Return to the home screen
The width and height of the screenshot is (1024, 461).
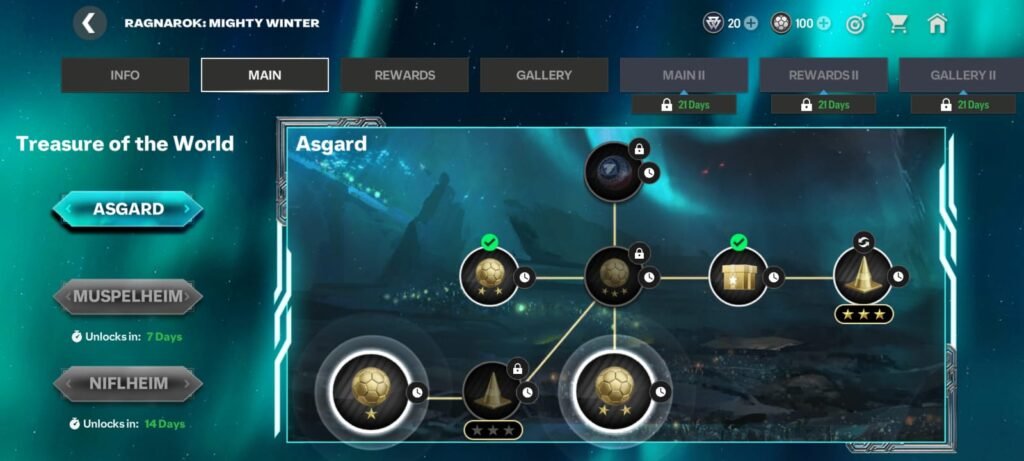pyautogui.click(x=937, y=24)
